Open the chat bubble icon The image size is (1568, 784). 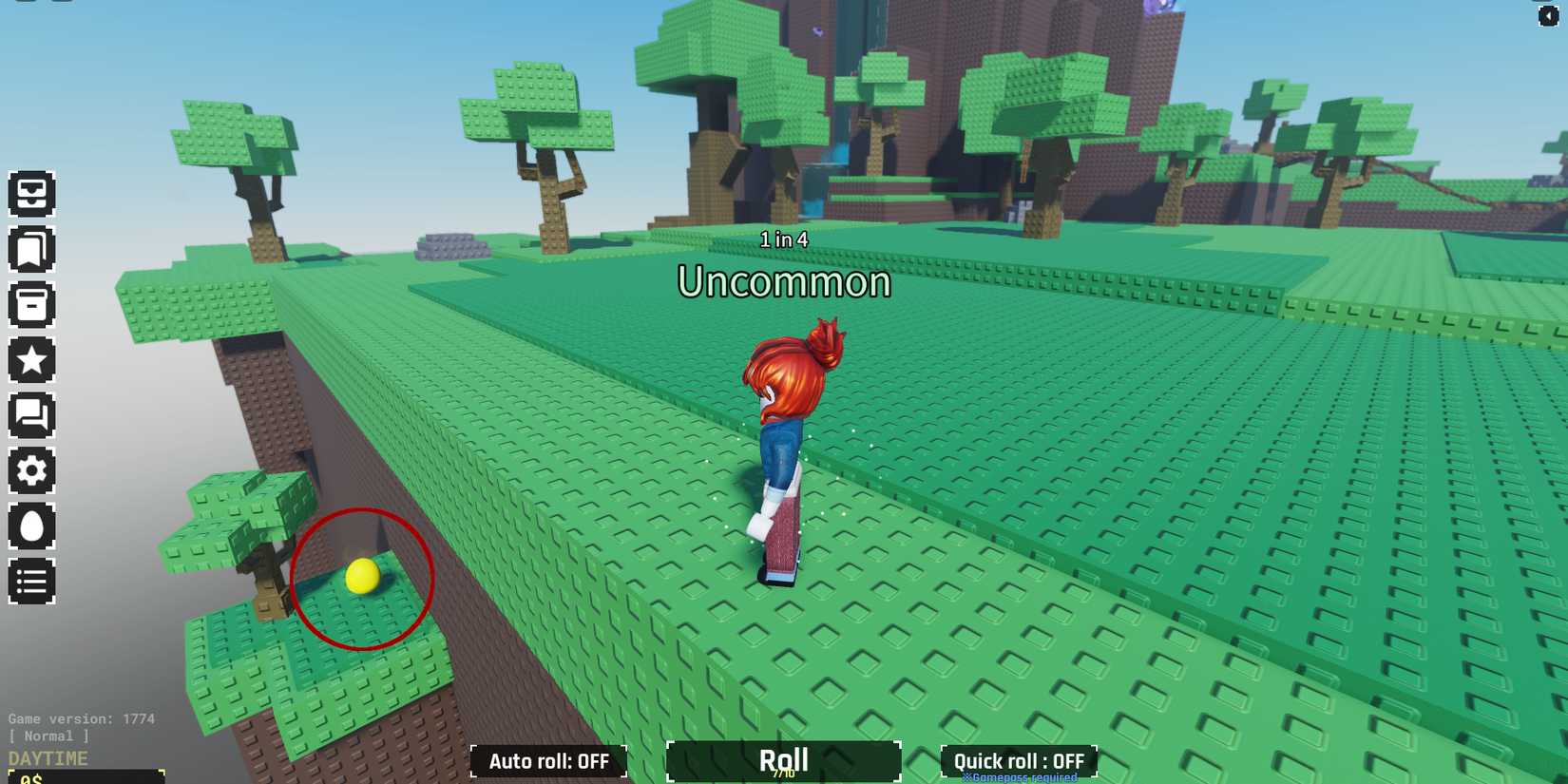click(x=33, y=415)
